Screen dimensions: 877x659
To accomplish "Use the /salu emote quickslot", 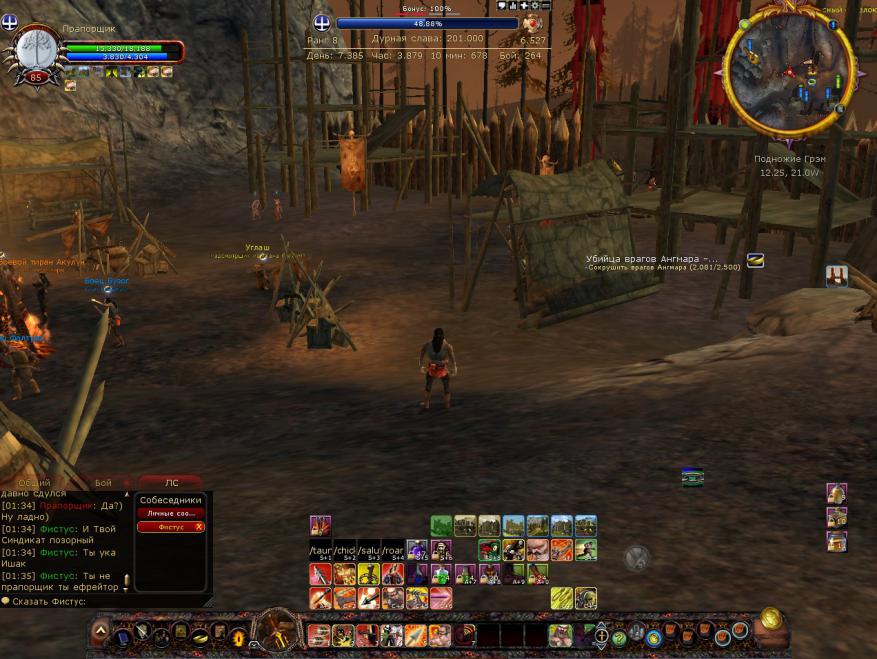I will (370, 550).
